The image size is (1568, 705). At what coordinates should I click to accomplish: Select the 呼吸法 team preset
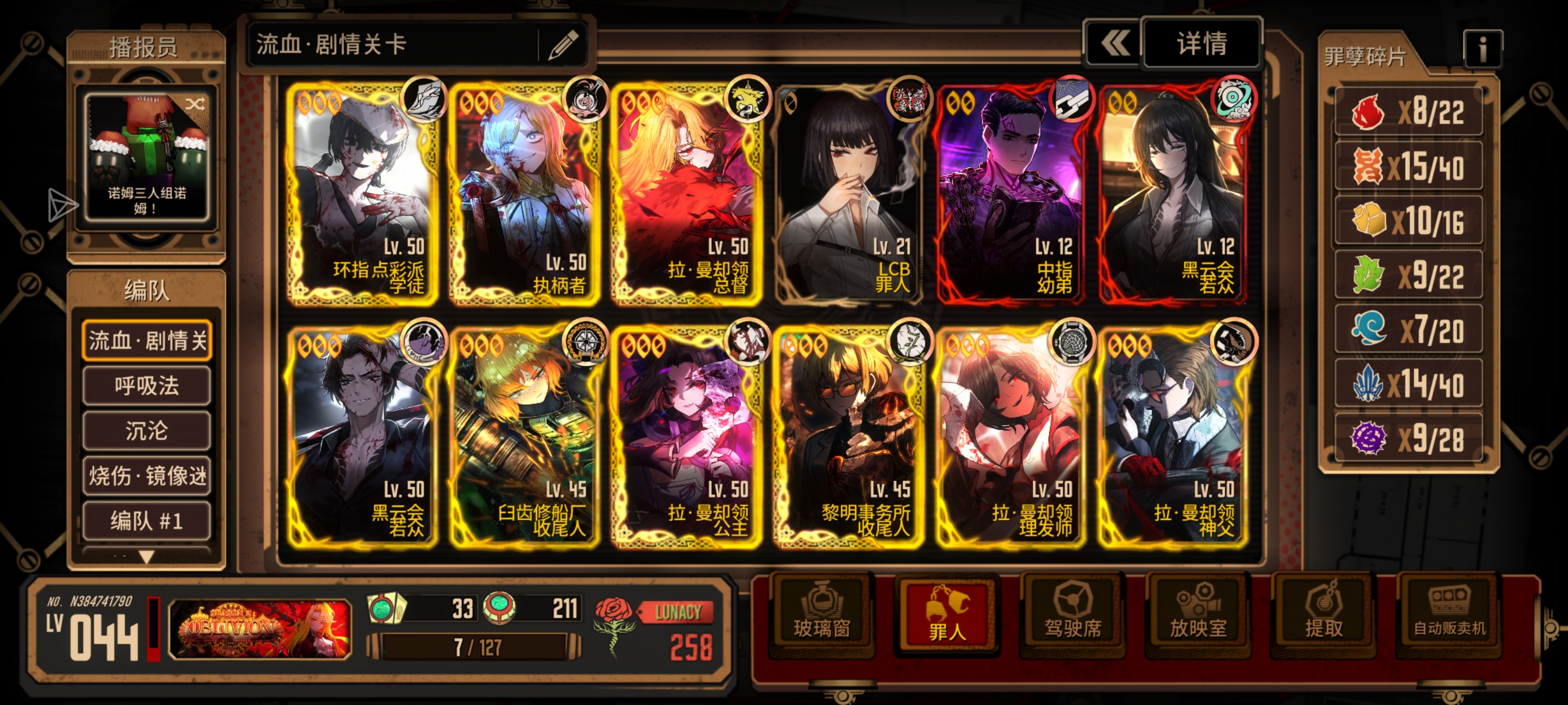(x=147, y=385)
